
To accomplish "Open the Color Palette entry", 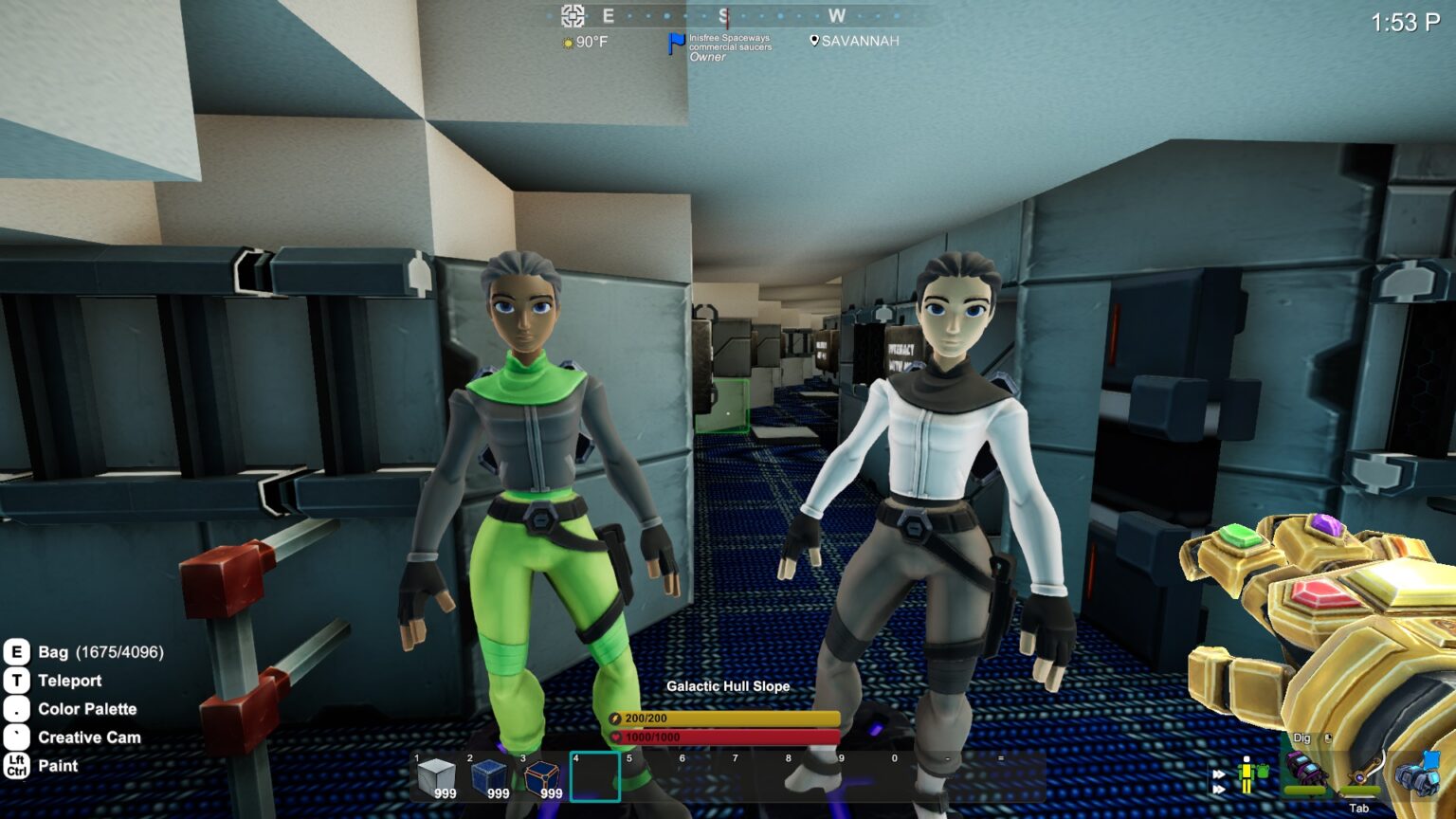I will tap(87, 709).
